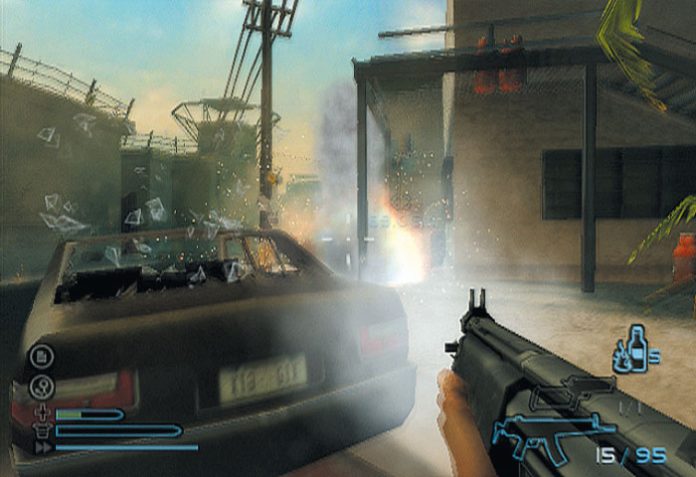Screen dimensions: 696x477
Task: Switch to the dimmed secondary weapon icon
Action: pos(573,397)
